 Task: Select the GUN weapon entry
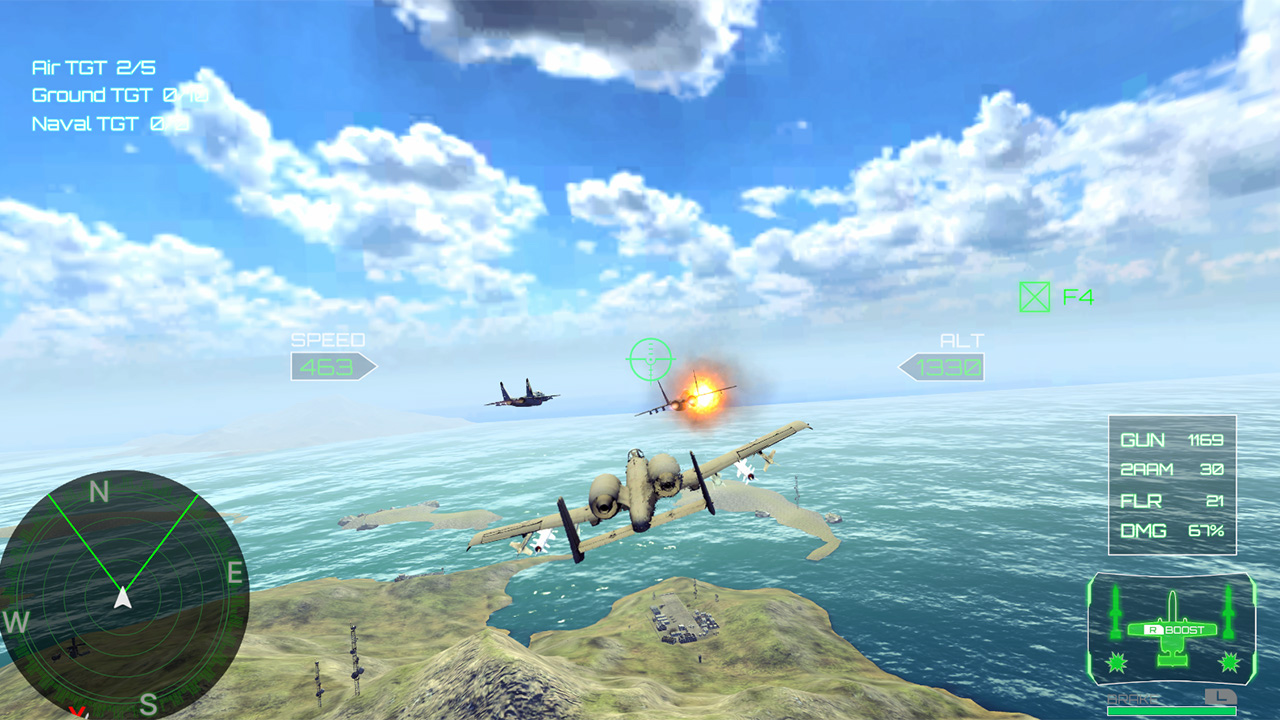point(1172,440)
